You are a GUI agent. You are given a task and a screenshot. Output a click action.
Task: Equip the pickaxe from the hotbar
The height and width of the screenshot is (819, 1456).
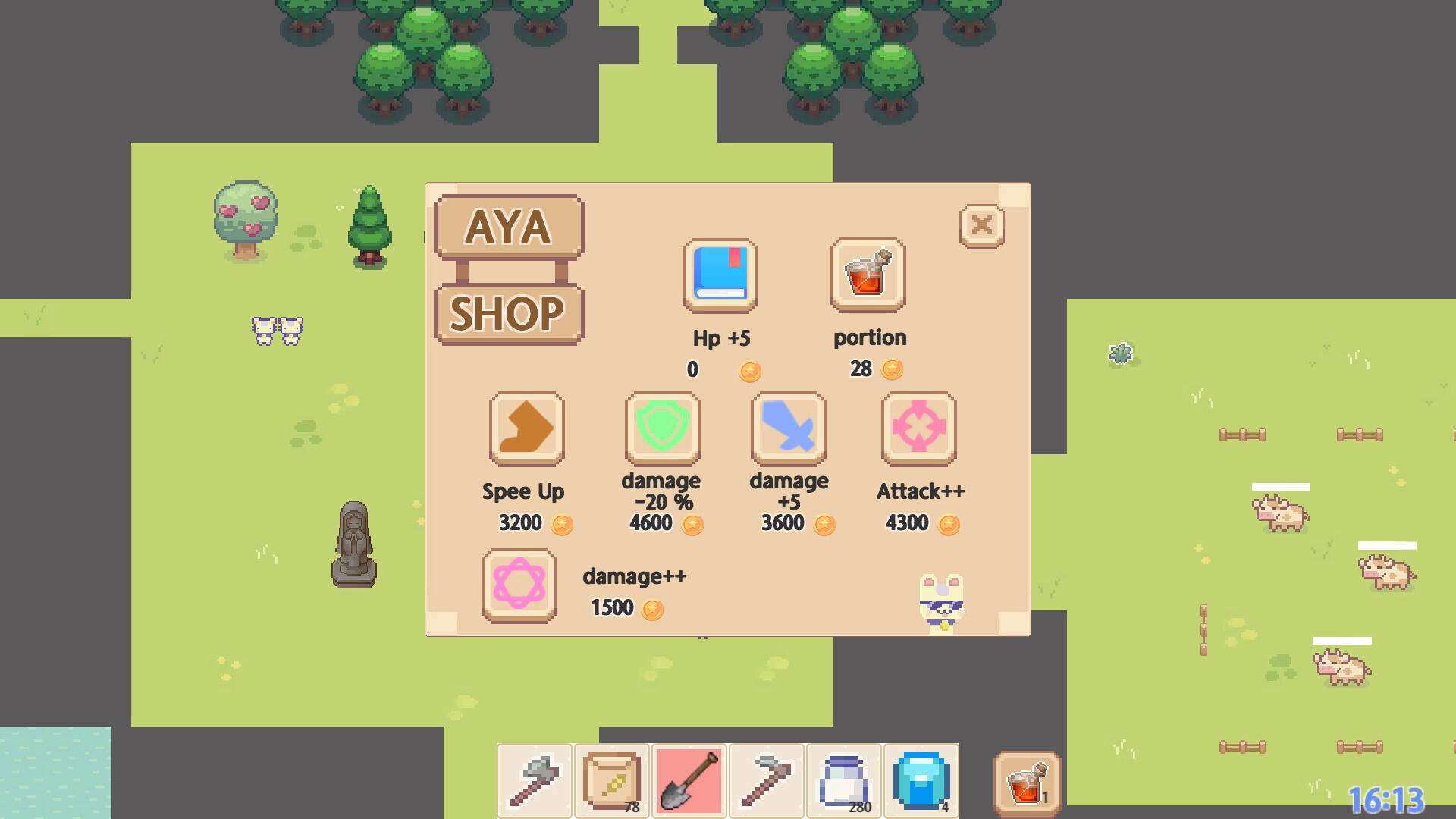[x=765, y=780]
